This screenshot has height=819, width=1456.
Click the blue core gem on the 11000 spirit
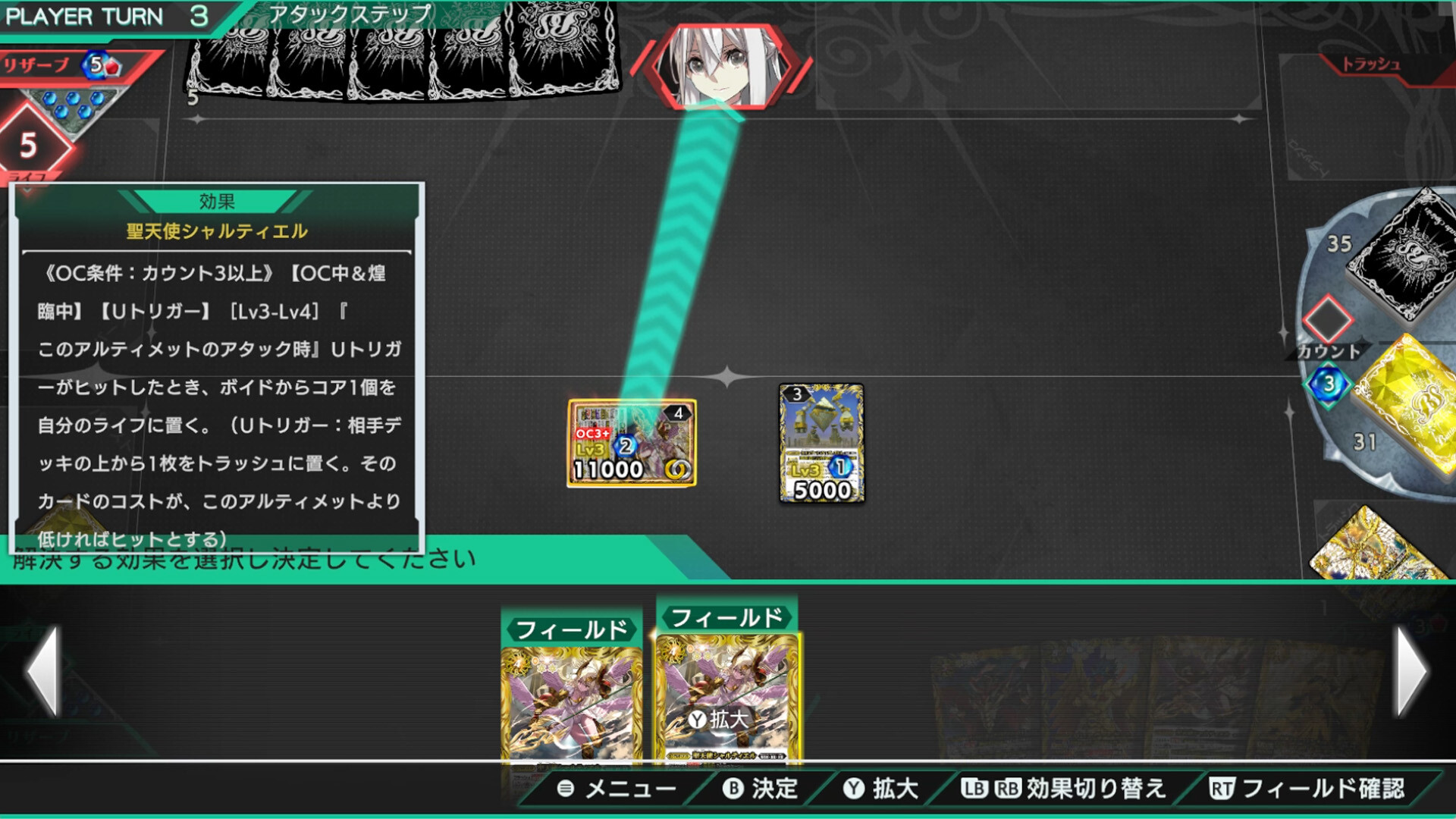click(x=623, y=446)
